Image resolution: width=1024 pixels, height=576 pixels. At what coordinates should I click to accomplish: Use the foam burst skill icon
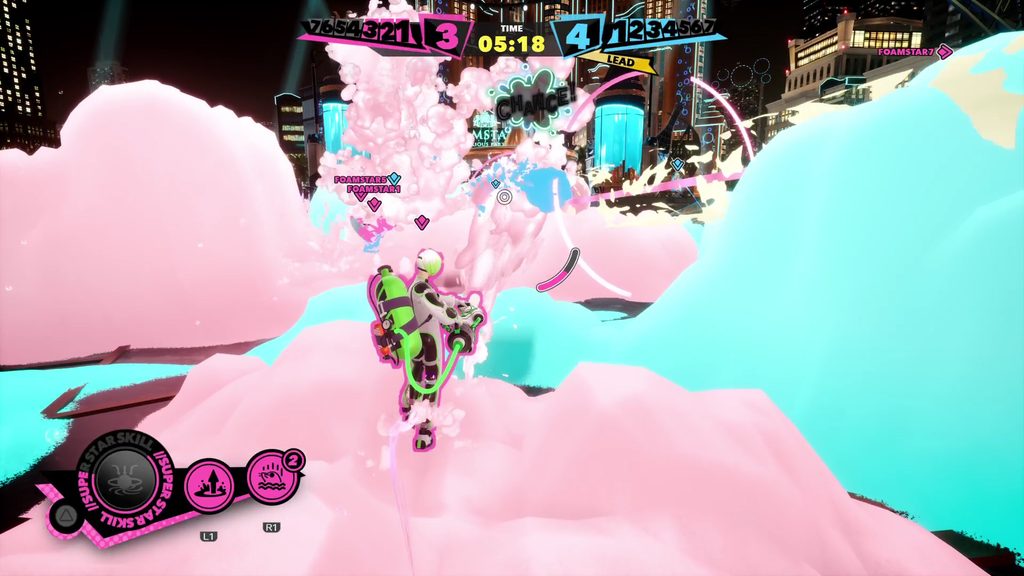pyautogui.click(x=209, y=485)
